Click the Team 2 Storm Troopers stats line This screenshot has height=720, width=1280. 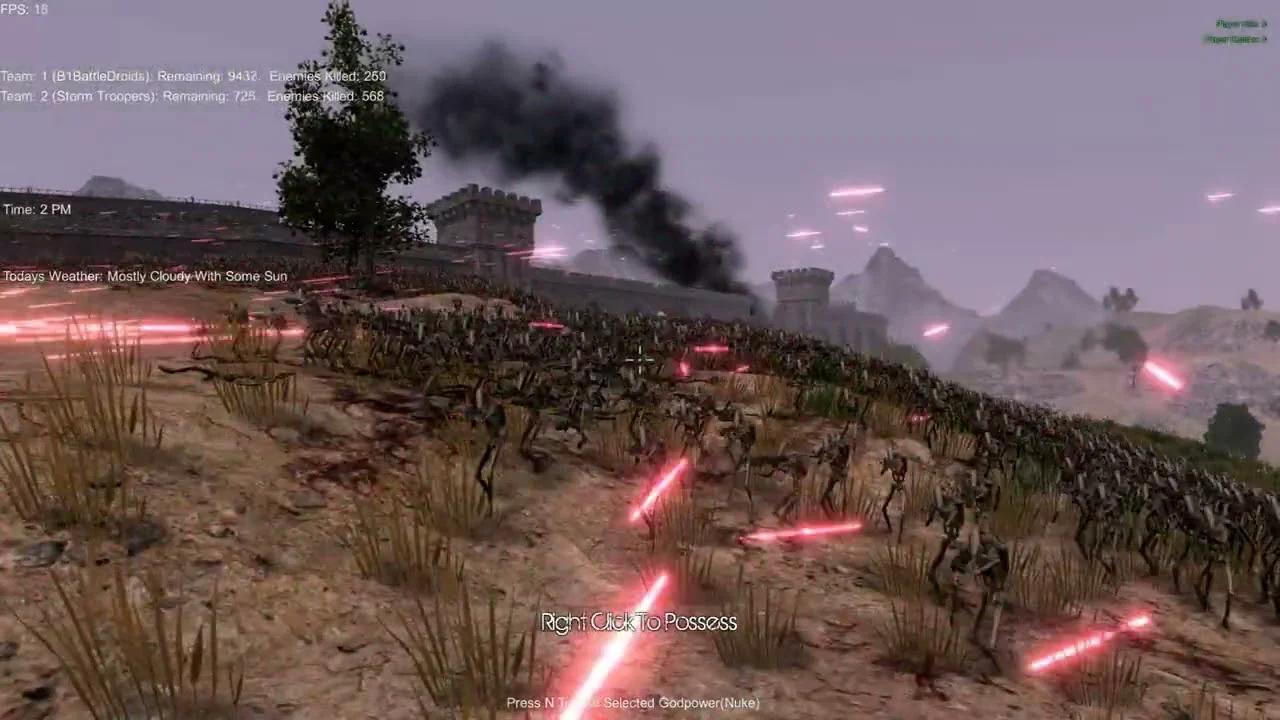click(x=193, y=96)
